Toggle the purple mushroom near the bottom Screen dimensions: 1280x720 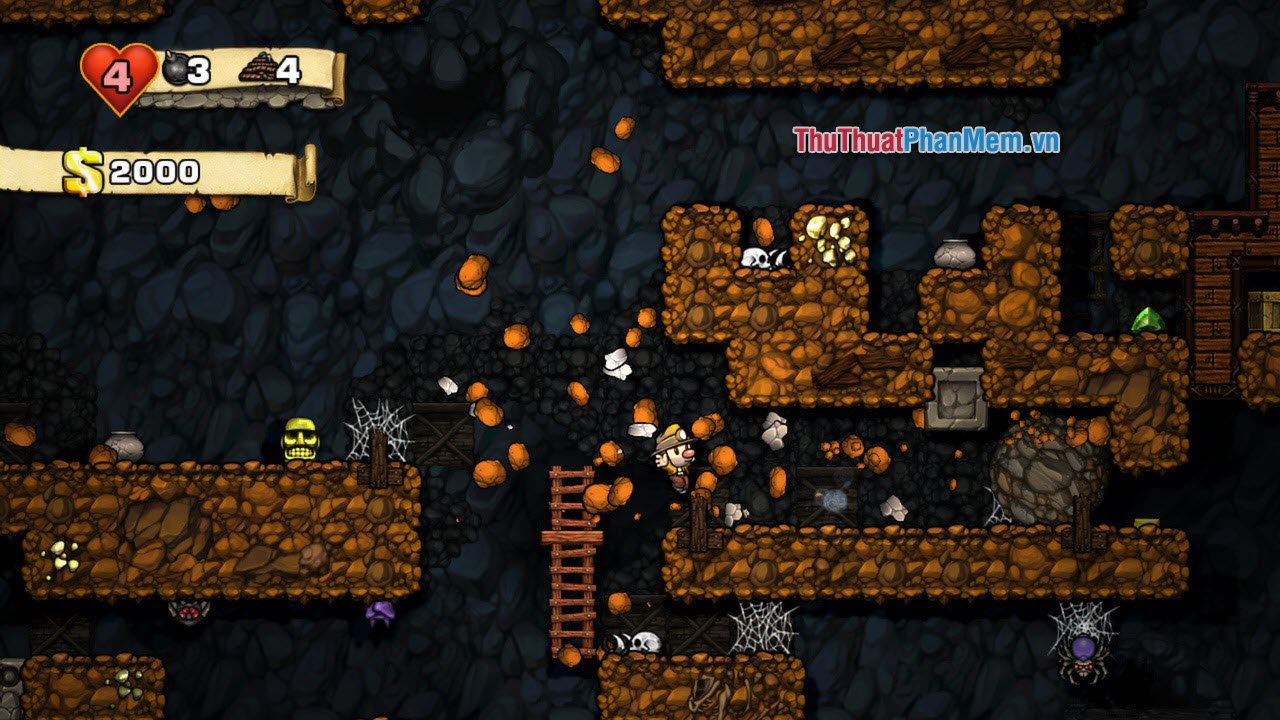point(381,613)
